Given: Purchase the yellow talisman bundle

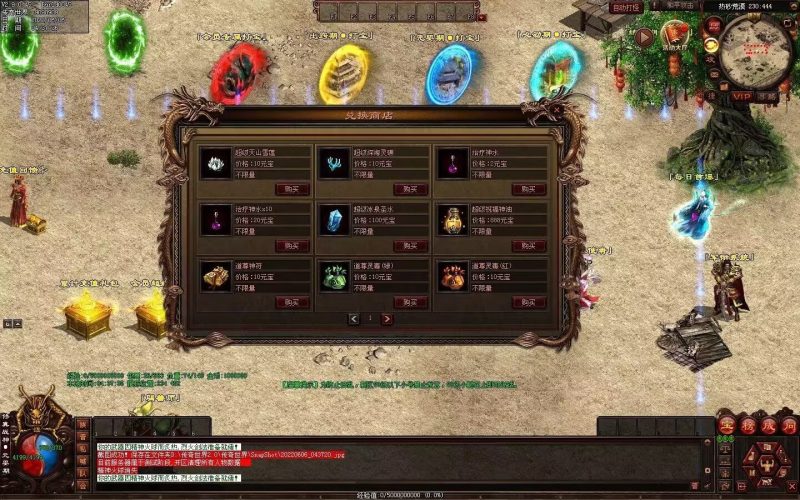Looking at the screenshot, I should 292,302.
